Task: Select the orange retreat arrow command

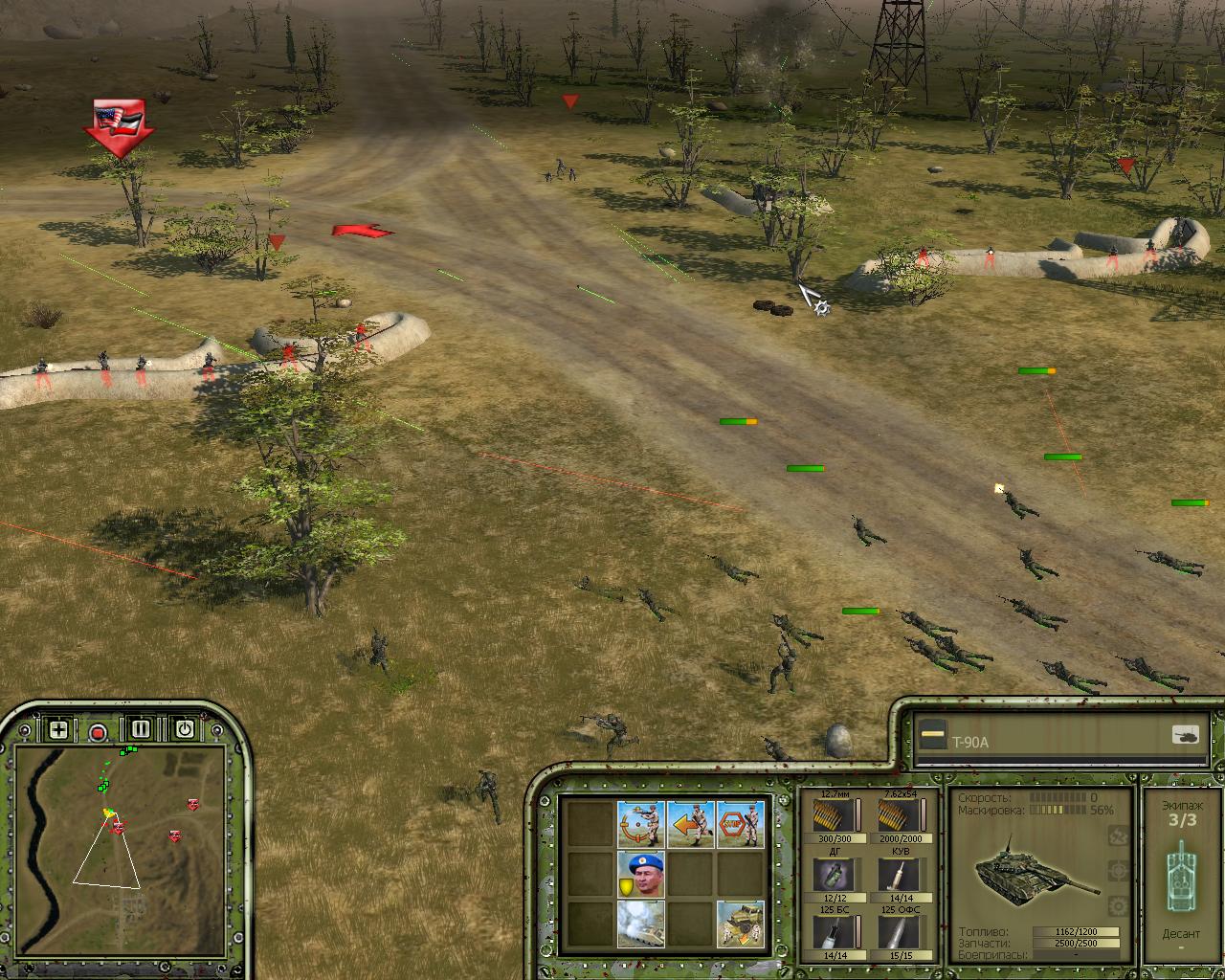Action: tap(691, 824)
